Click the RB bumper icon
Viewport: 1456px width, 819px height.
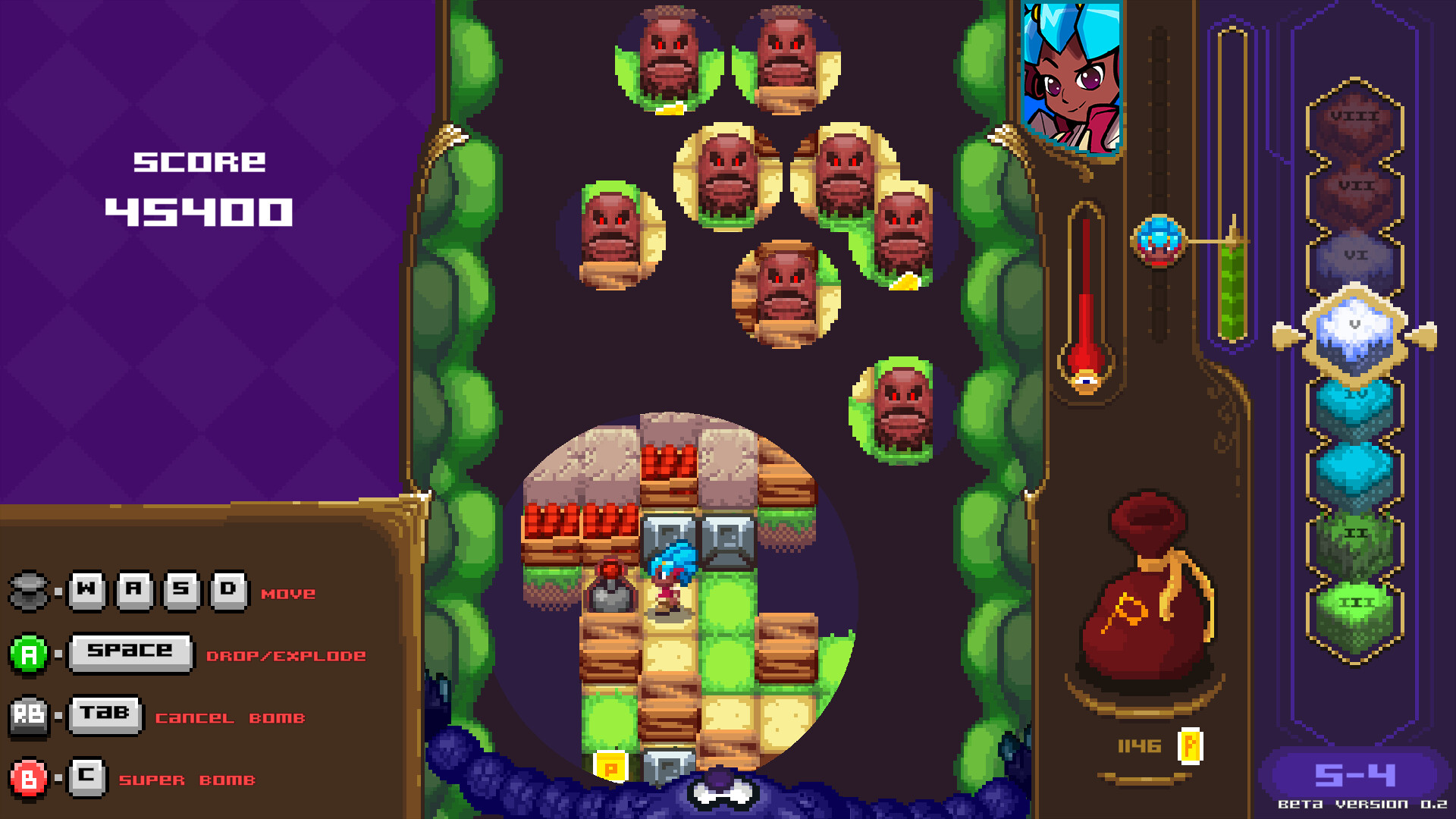pos(29,713)
